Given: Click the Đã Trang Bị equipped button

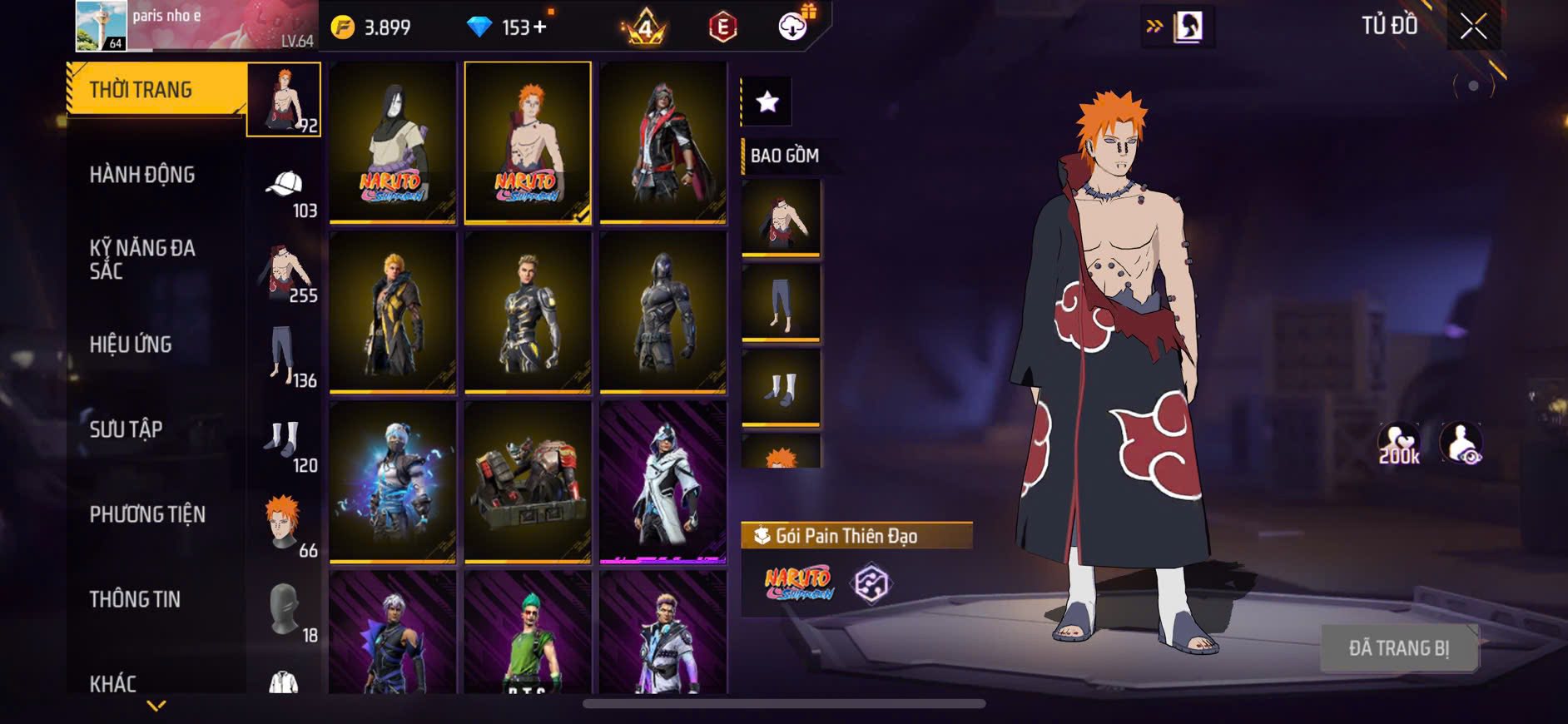Looking at the screenshot, I should coord(1399,648).
